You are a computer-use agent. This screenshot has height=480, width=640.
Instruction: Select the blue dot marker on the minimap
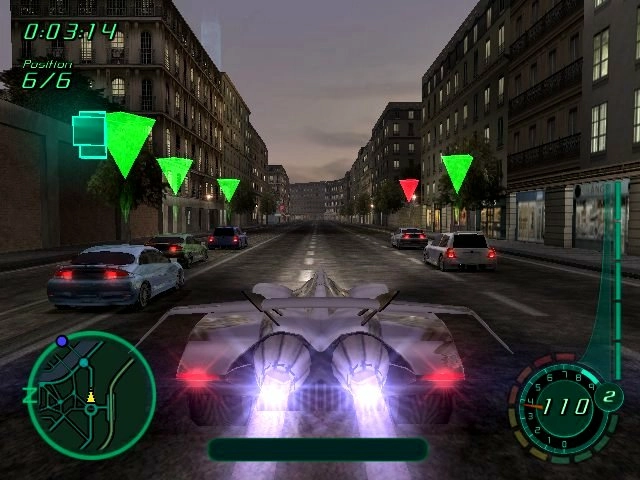click(x=62, y=341)
